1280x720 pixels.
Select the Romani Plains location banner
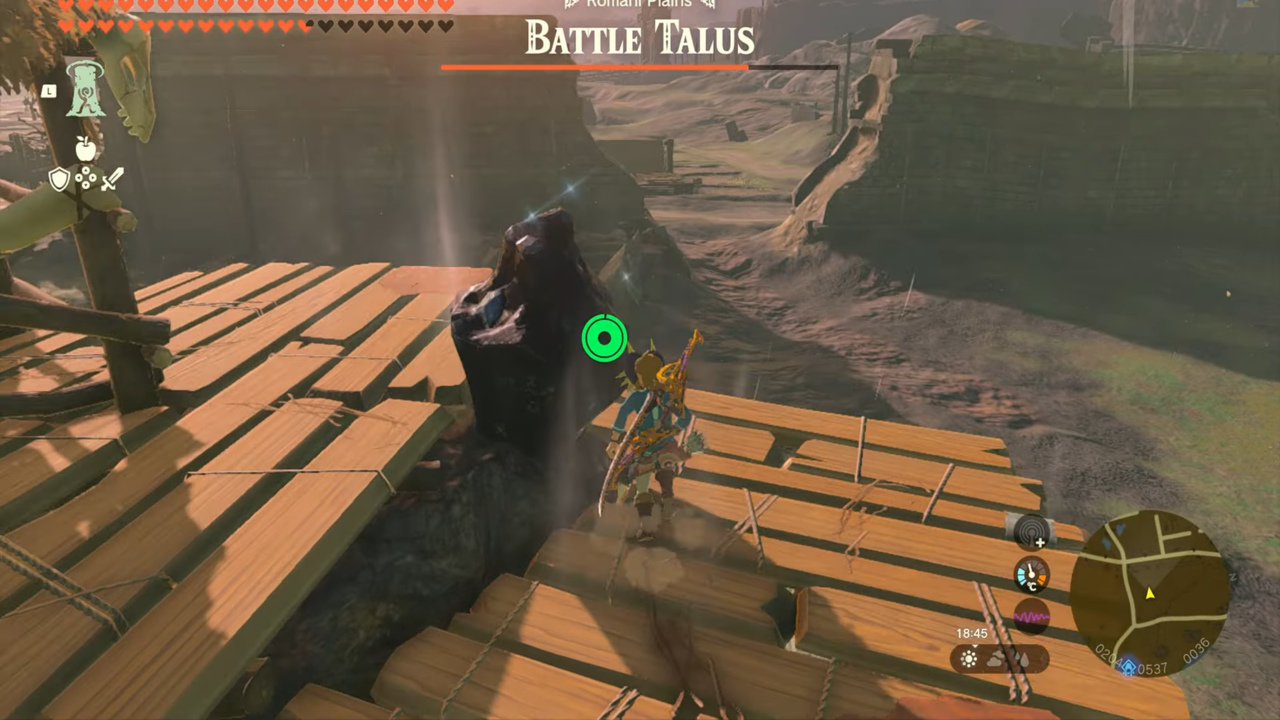click(x=640, y=4)
